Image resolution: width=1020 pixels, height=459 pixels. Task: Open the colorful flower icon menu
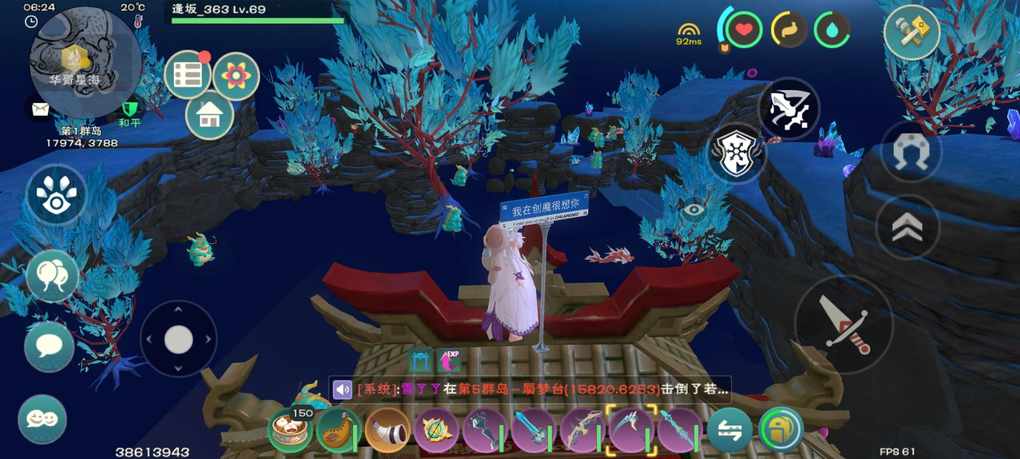[x=236, y=75]
